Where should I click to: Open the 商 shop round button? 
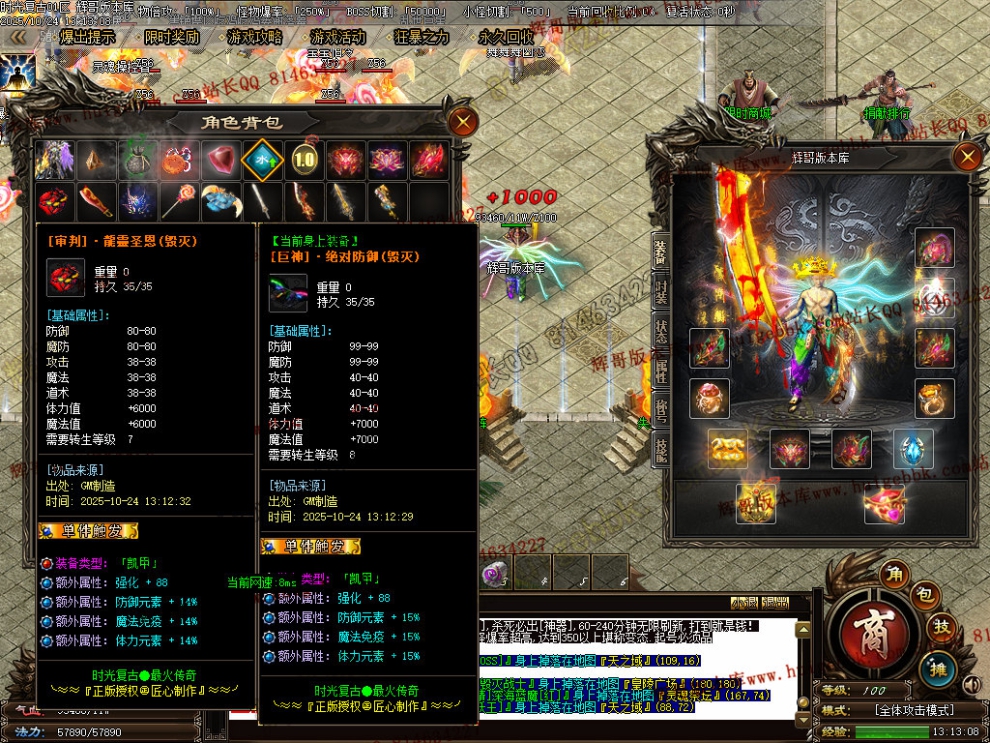[x=866, y=631]
